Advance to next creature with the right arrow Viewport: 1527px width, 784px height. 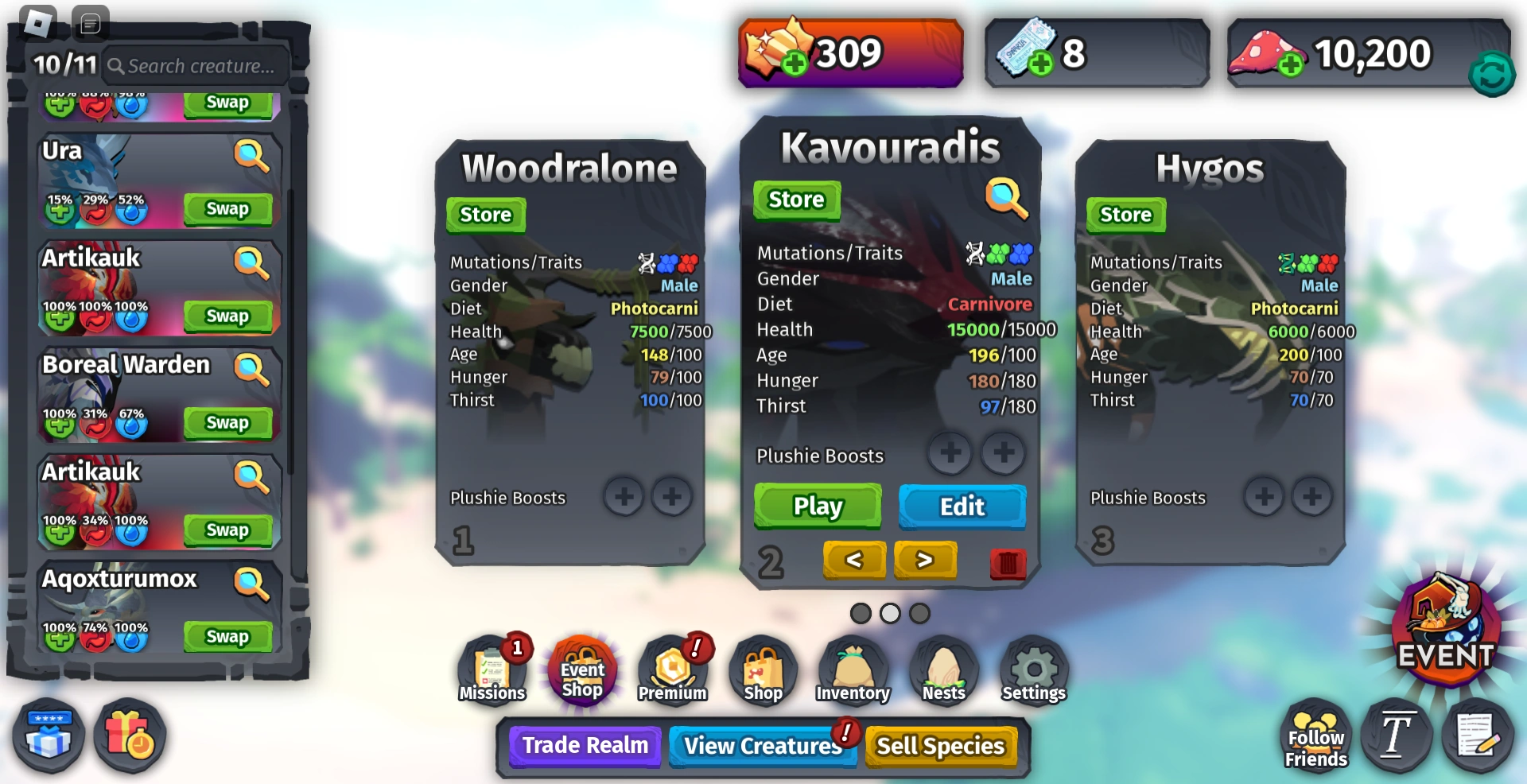(925, 560)
